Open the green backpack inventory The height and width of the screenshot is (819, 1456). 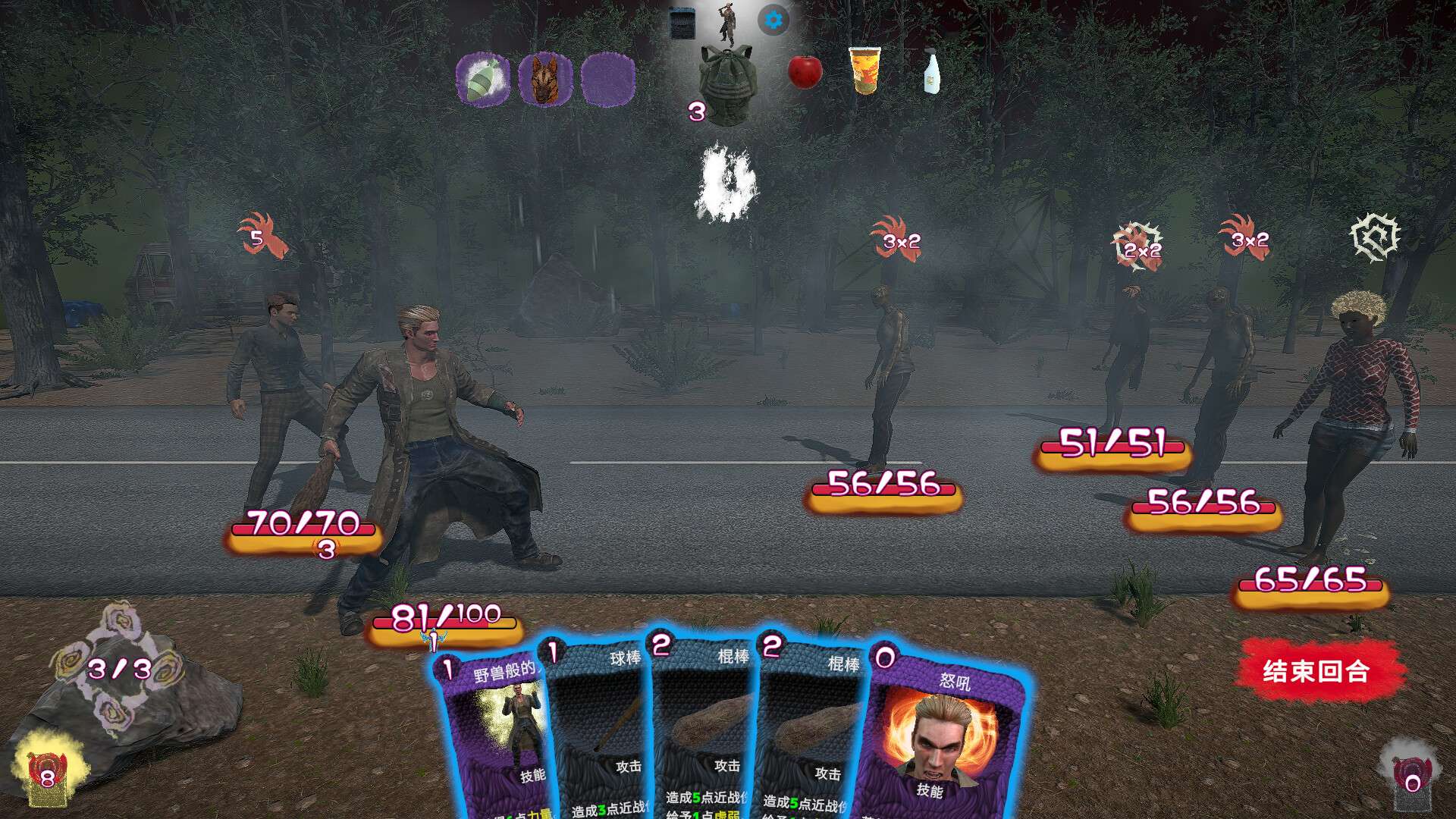tap(726, 85)
